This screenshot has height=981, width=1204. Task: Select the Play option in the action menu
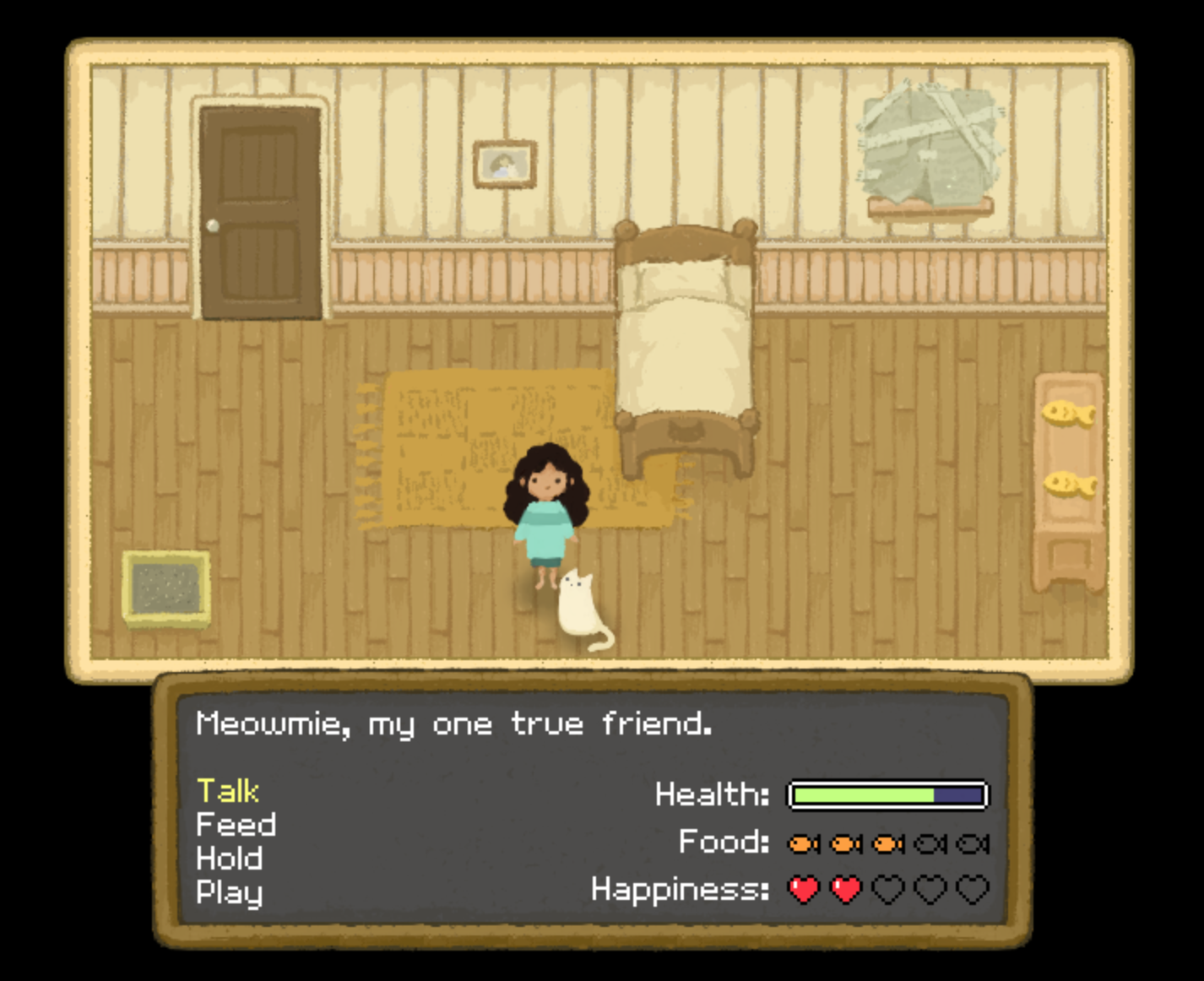229,891
